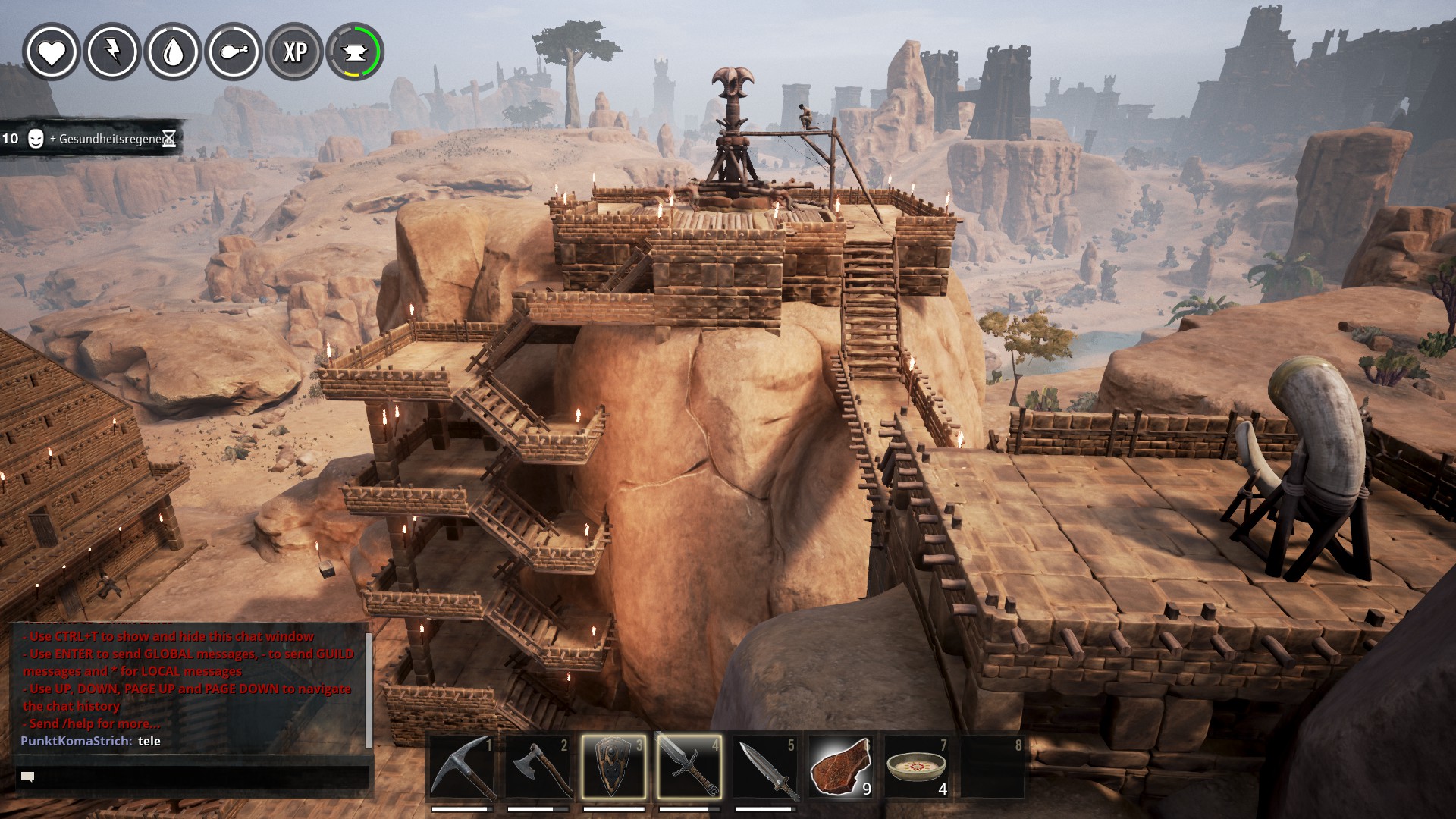Screen dimensions: 1456x819
Task: Click the anvil encumbrance icon
Action: pyautogui.click(x=355, y=52)
